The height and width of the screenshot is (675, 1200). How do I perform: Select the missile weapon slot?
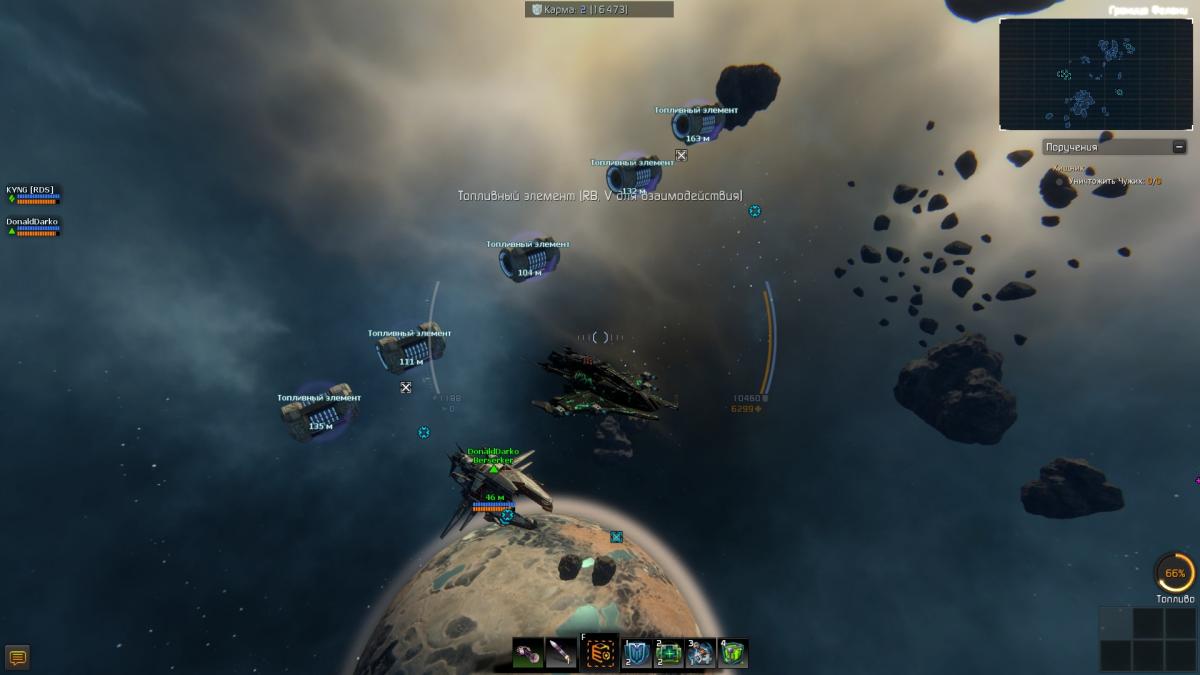562,654
